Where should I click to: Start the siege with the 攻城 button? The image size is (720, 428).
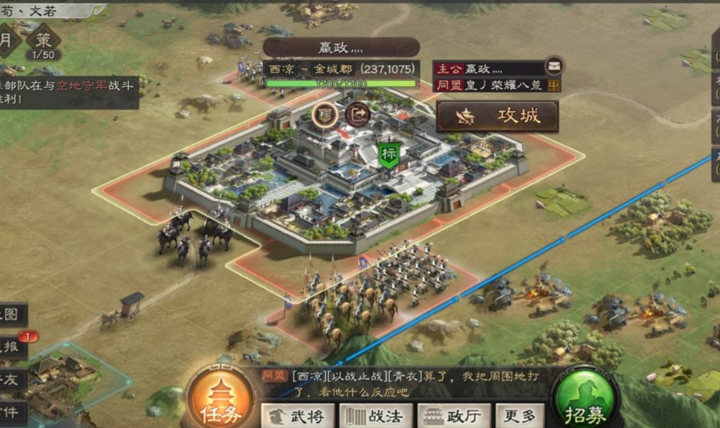(497, 116)
